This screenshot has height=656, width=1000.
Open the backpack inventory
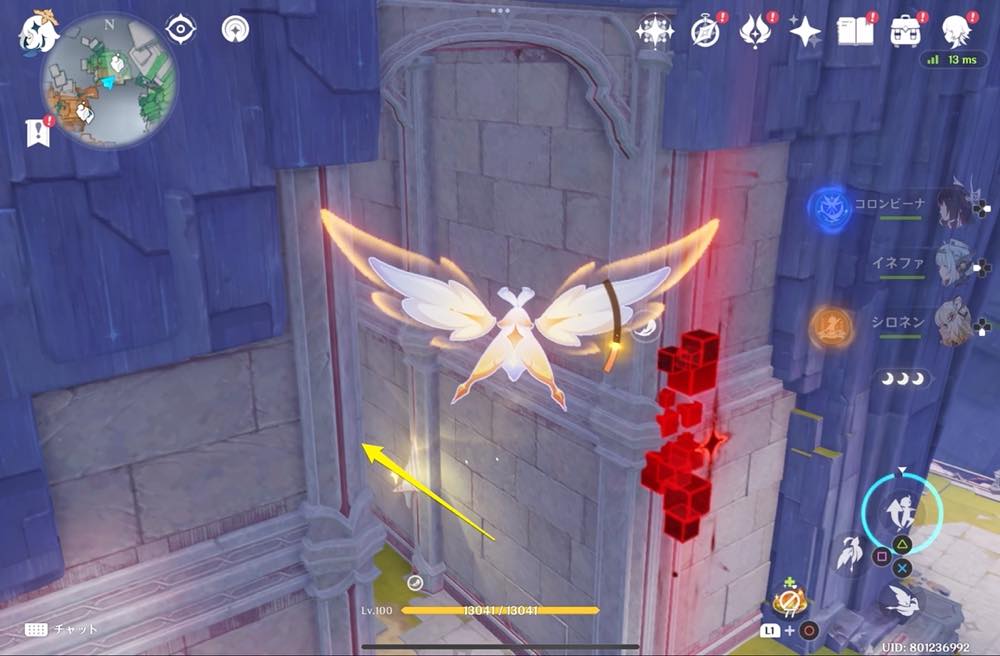click(906, 32)
